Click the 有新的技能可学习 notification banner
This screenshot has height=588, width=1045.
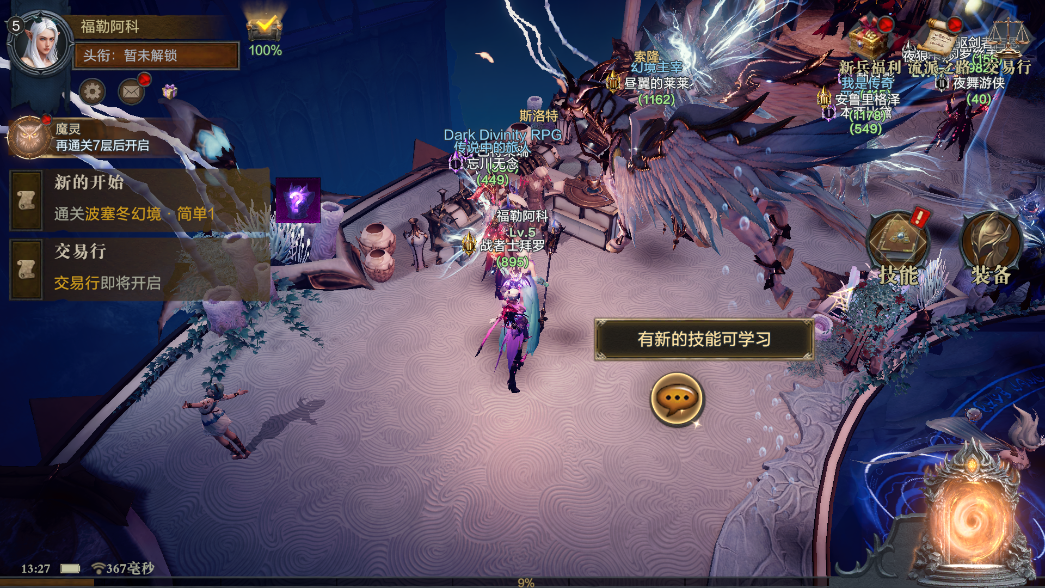[704, 339]
